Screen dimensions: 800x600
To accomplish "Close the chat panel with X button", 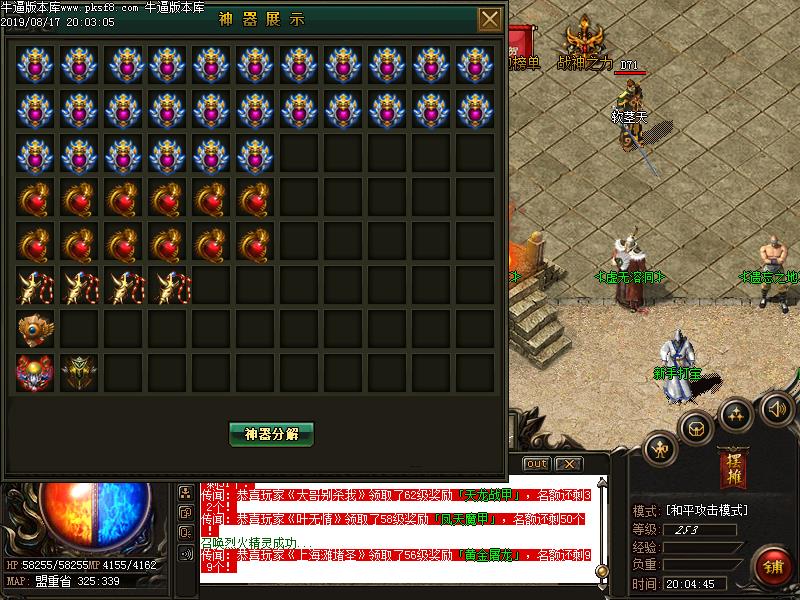I will click(568, 464).
